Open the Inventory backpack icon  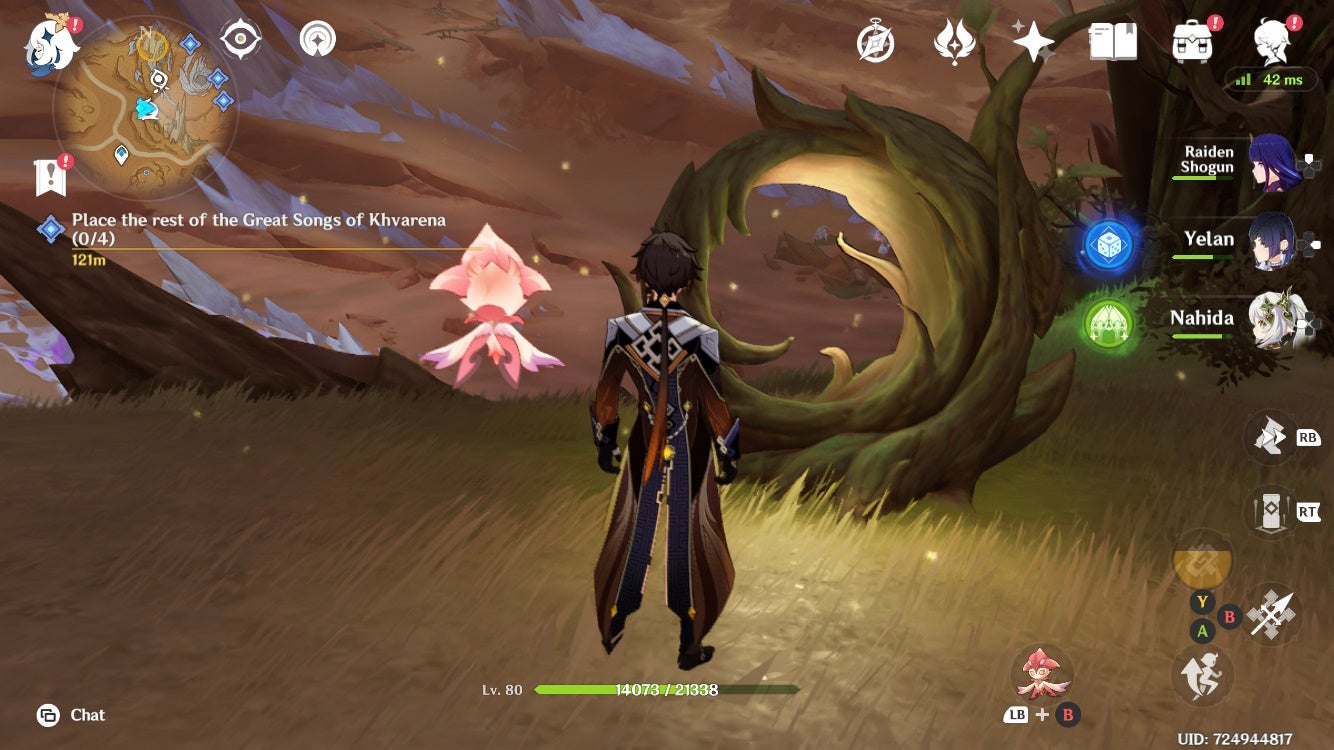click(1193, 40)
